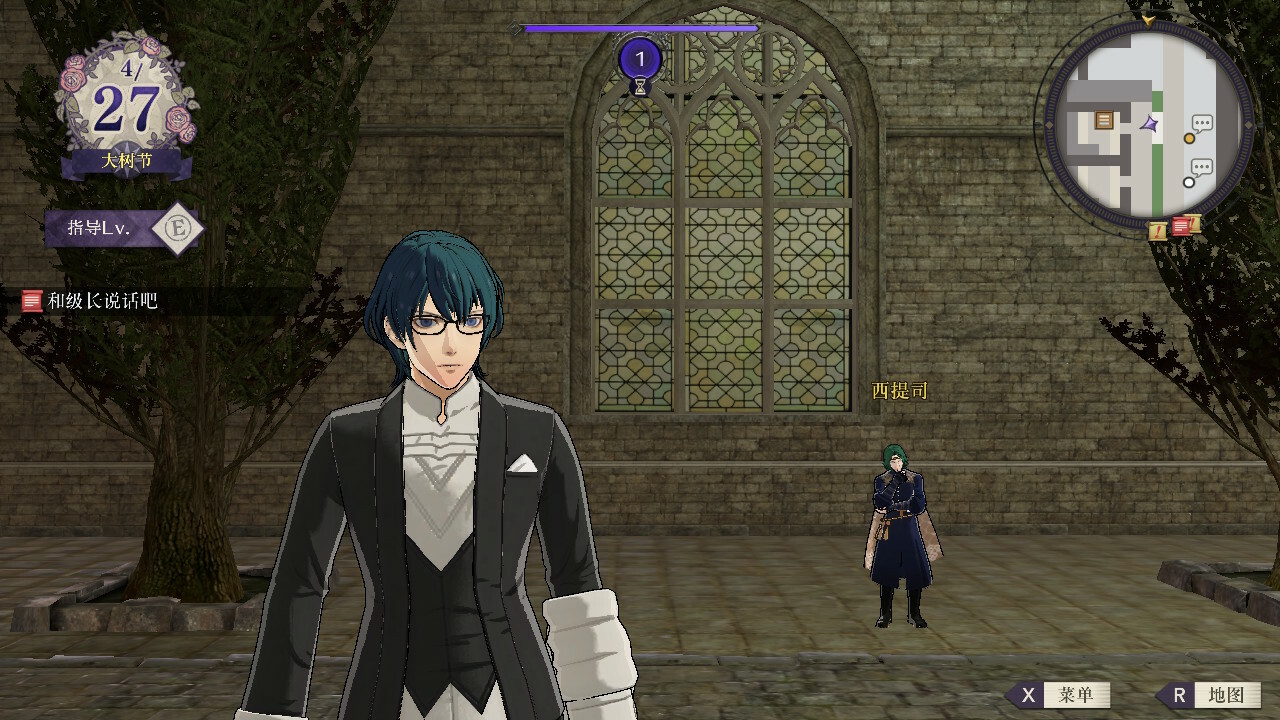Click the white speech bubble minimap marker
1280x720 pixels.
[1197, 174]
